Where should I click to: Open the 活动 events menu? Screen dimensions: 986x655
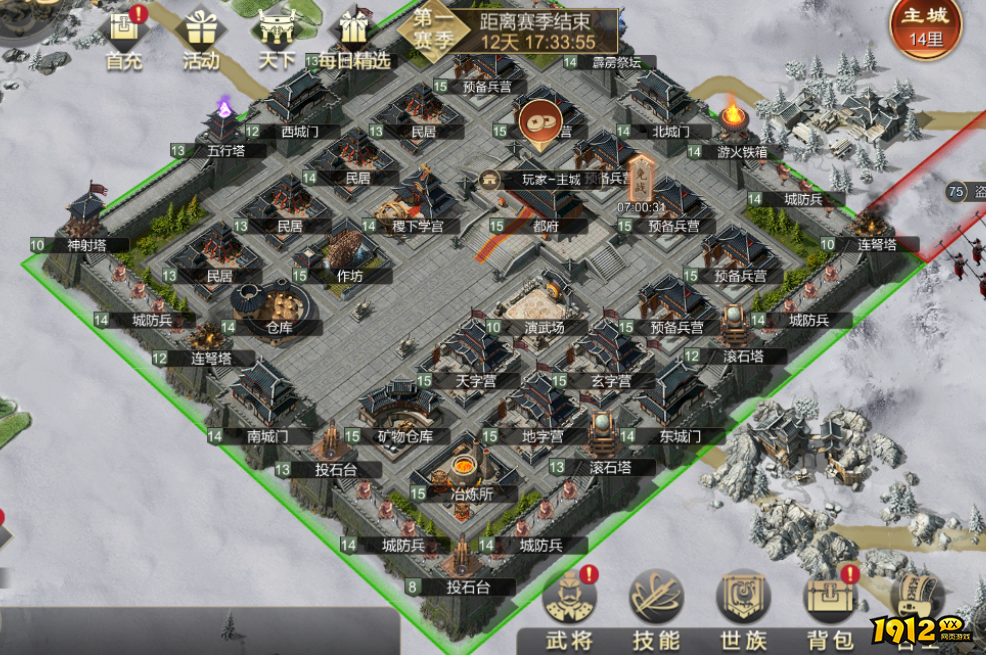pyautogui.click(x=201, y=38)
